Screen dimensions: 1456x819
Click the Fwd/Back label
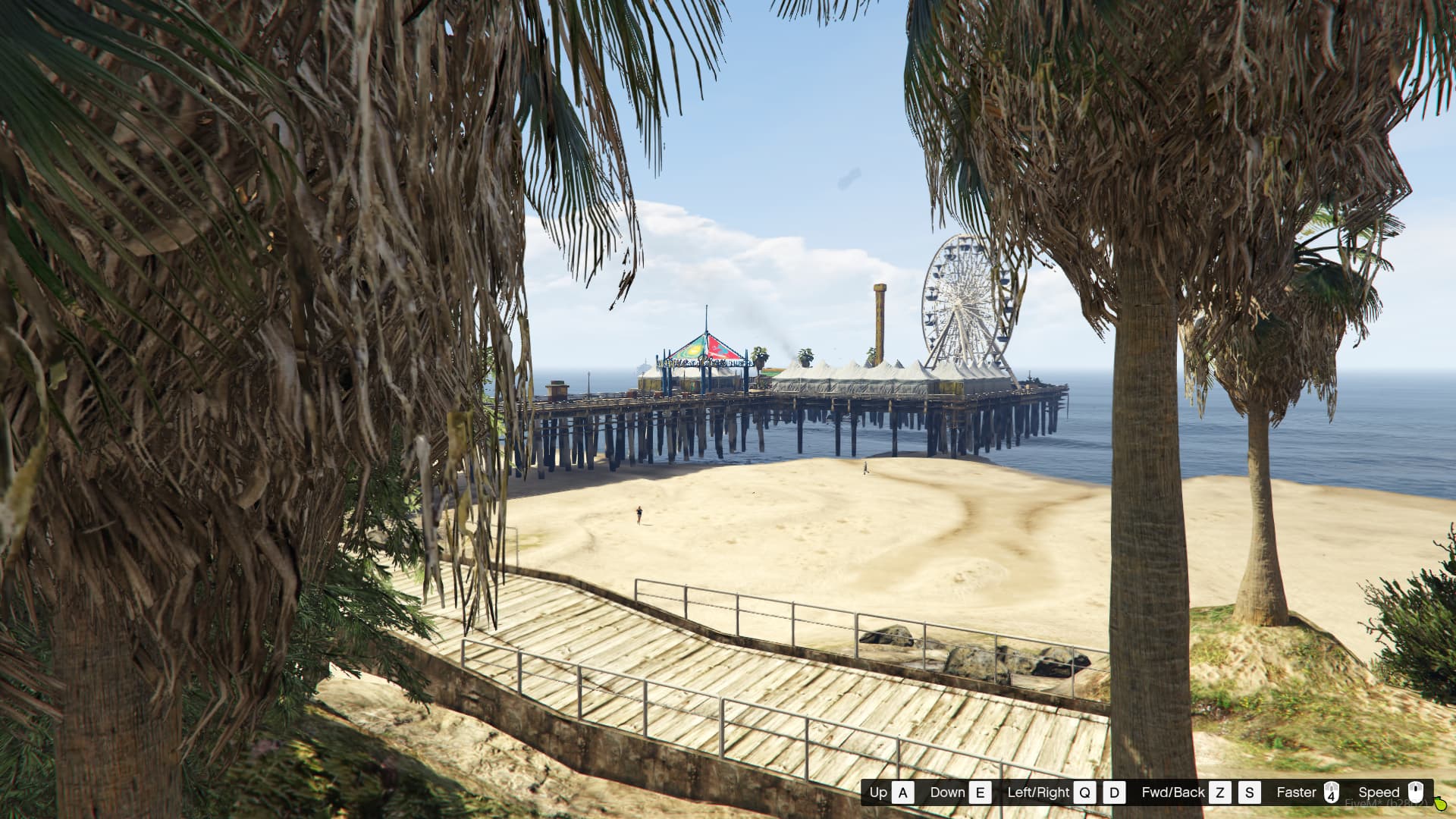1174,792
